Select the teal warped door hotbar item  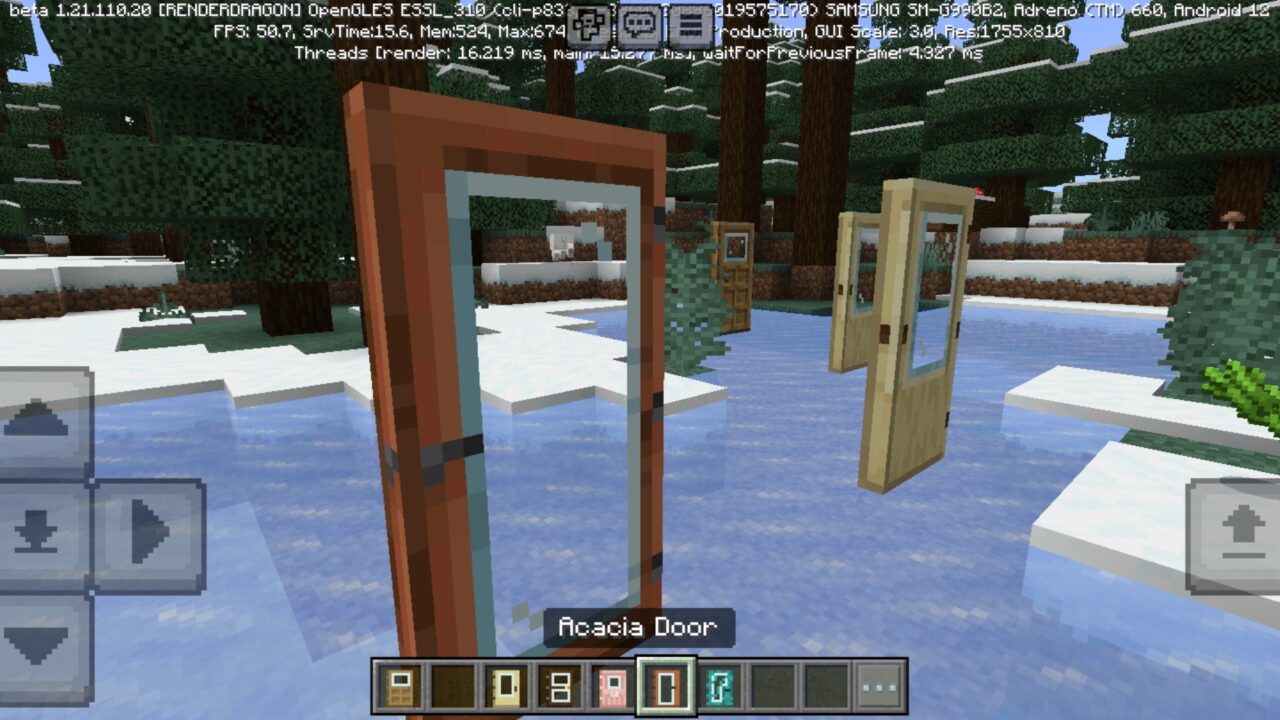click(x=720, y=685)
